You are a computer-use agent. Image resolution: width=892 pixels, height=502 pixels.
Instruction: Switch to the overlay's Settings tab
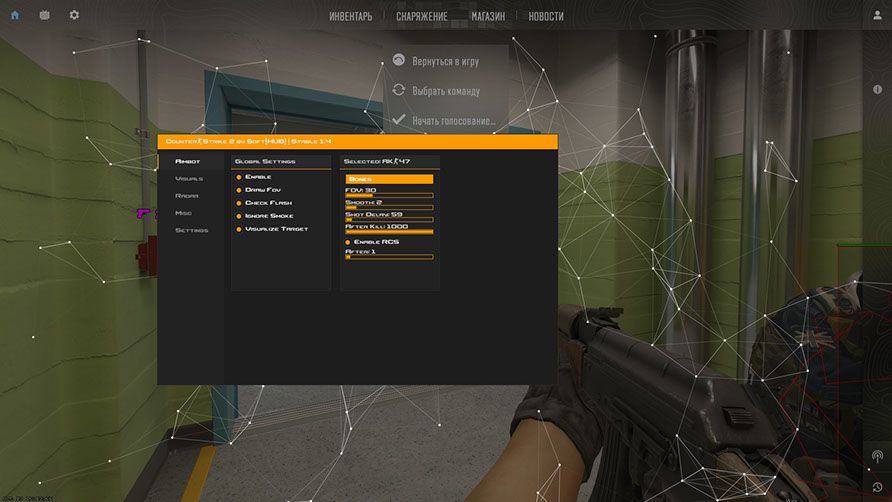[x=191, y=230]
